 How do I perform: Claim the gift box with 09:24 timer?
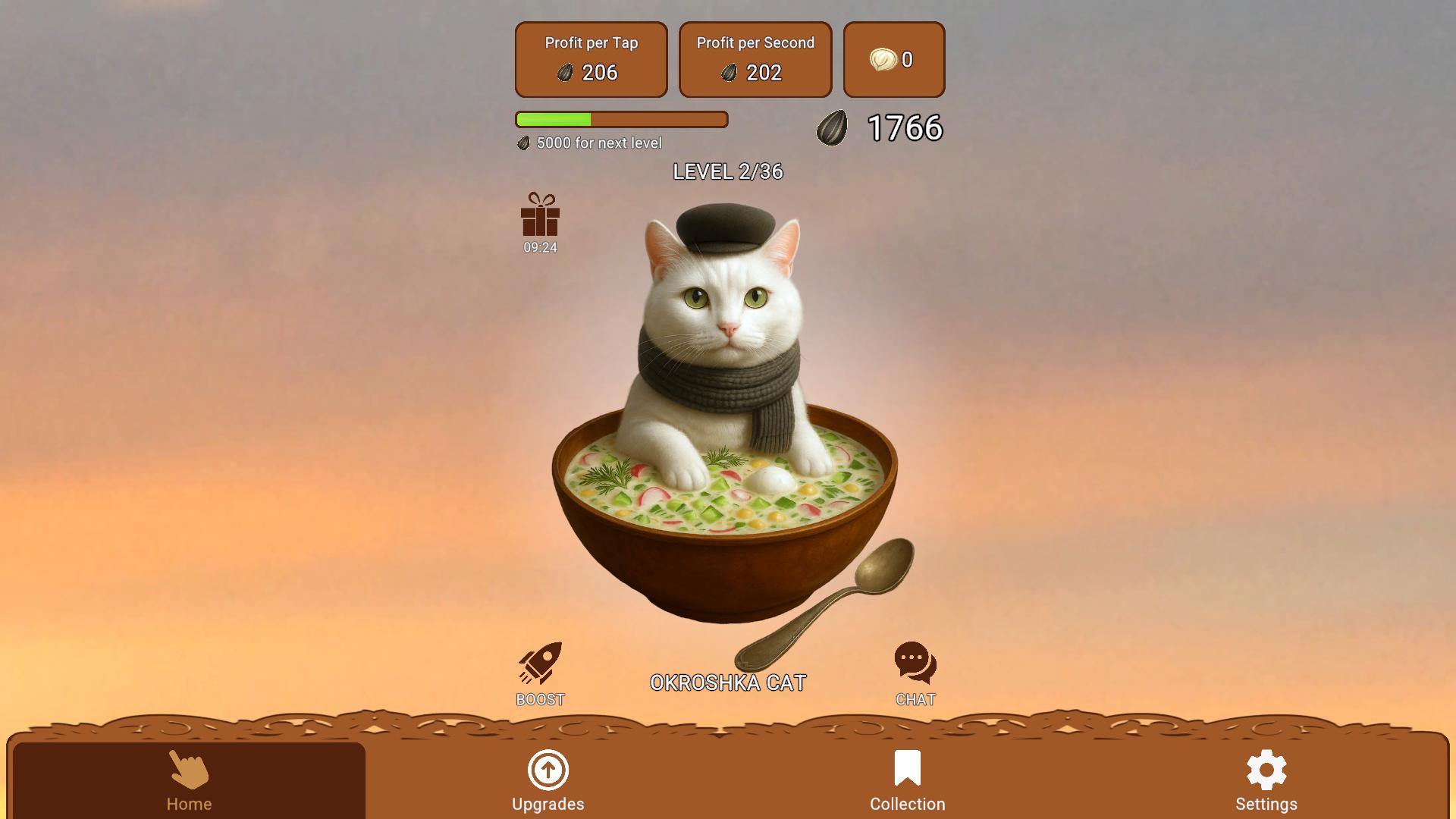(539, 221)
